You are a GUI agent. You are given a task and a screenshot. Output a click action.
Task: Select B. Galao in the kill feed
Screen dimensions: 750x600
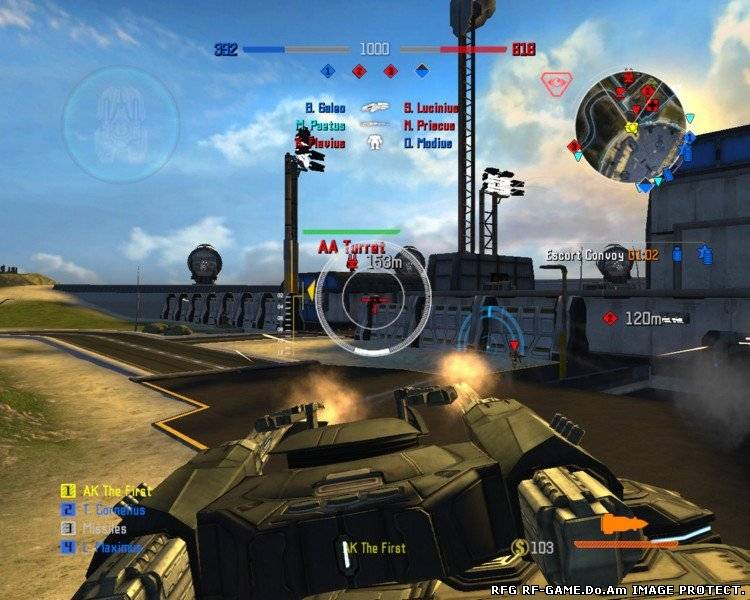[x=325, y=108]
